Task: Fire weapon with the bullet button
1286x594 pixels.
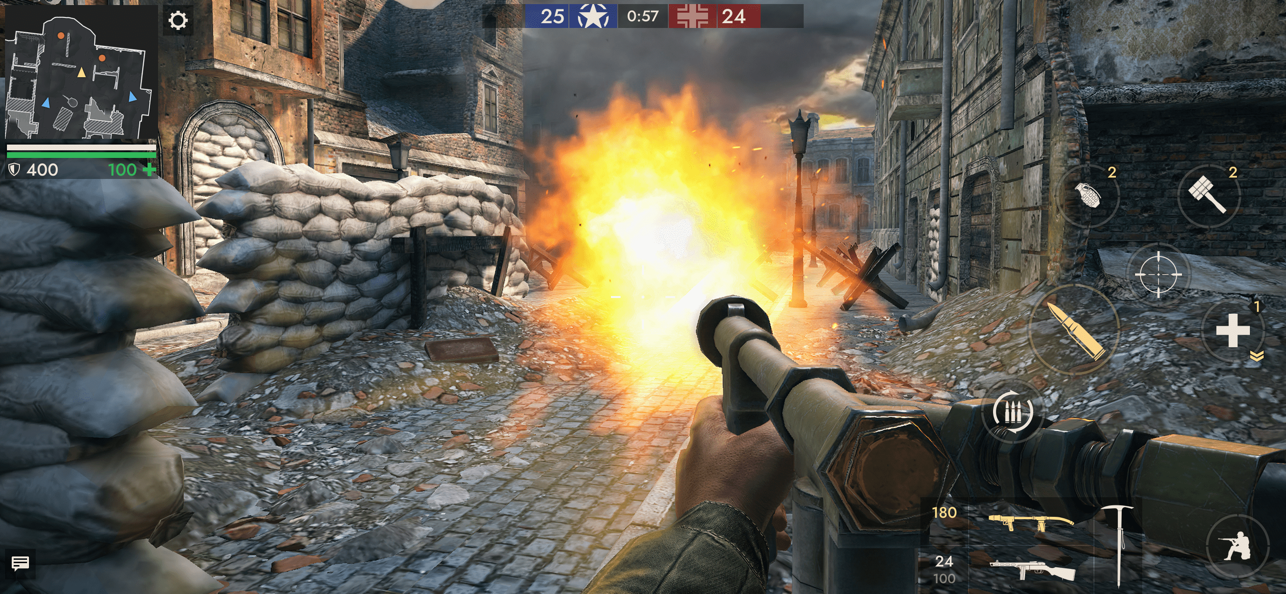Action: click(x=1076, y=330)
